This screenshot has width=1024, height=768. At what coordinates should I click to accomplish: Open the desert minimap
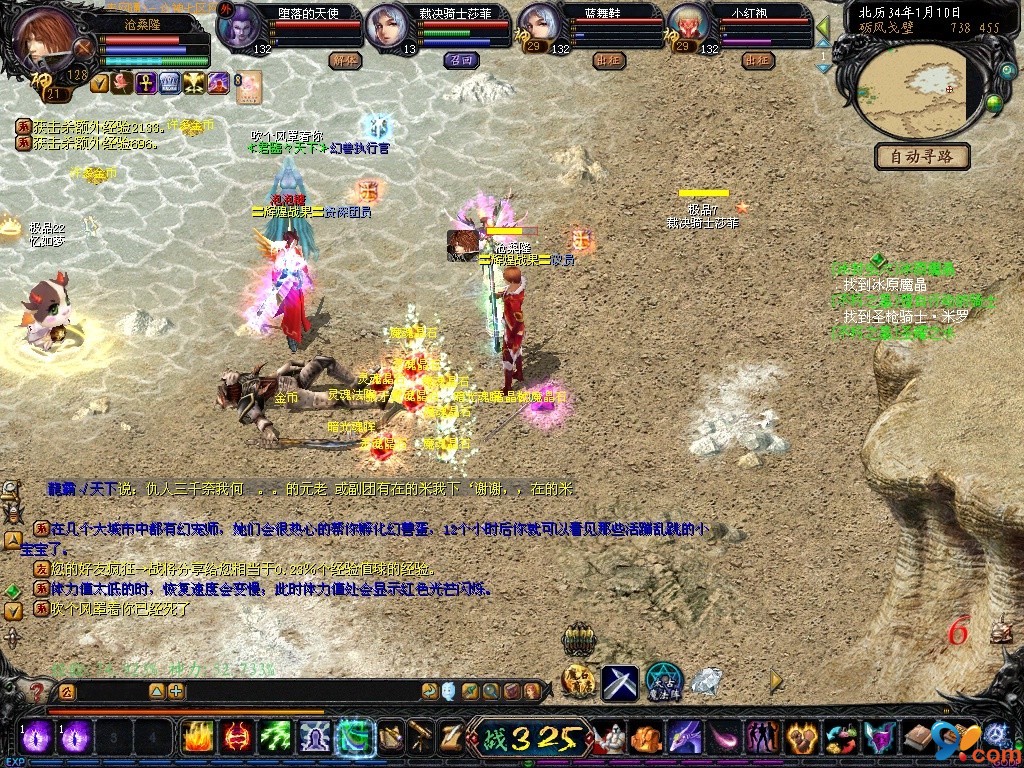click(916, 90)
